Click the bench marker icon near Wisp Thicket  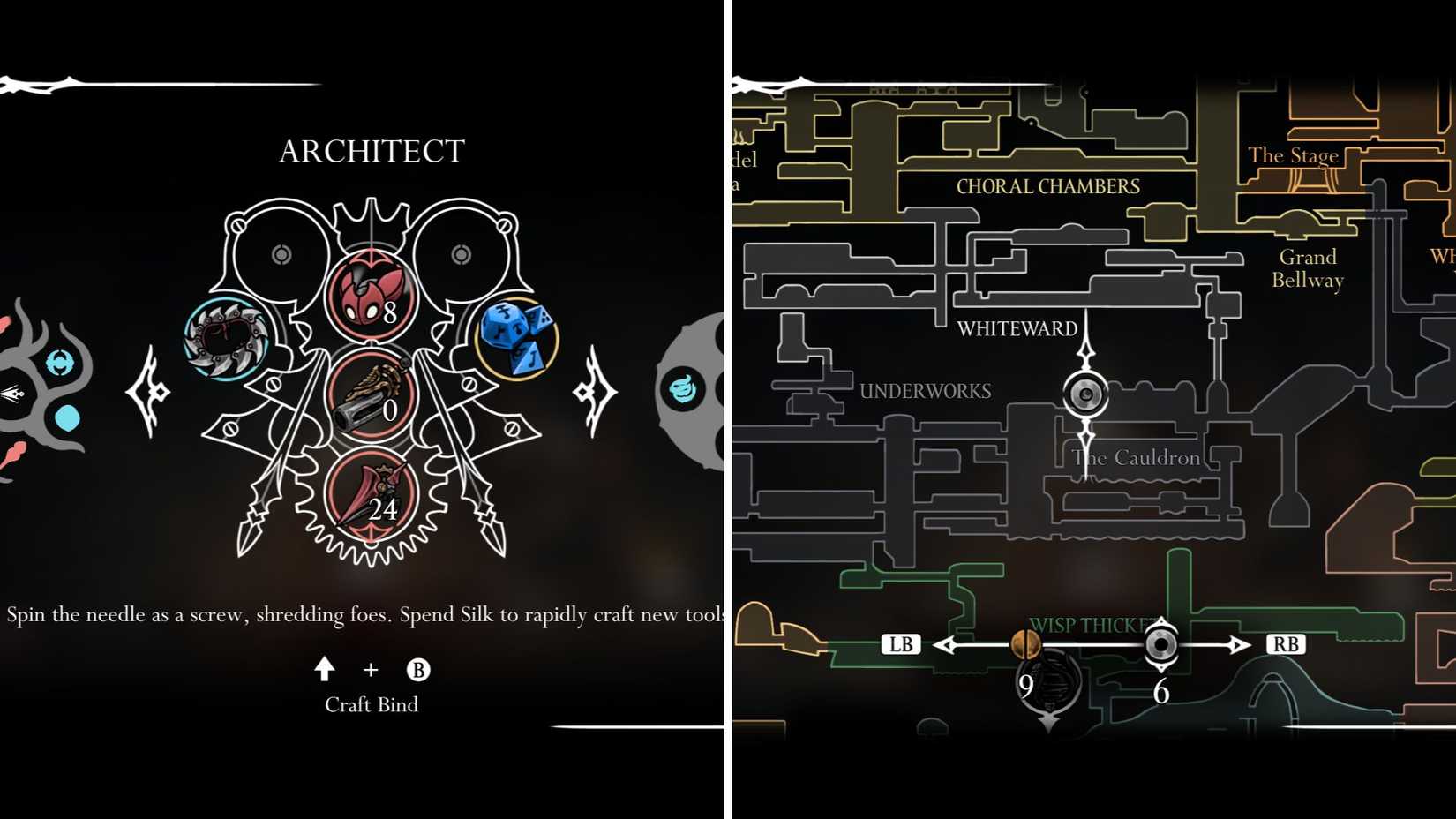pos(1160,645)
